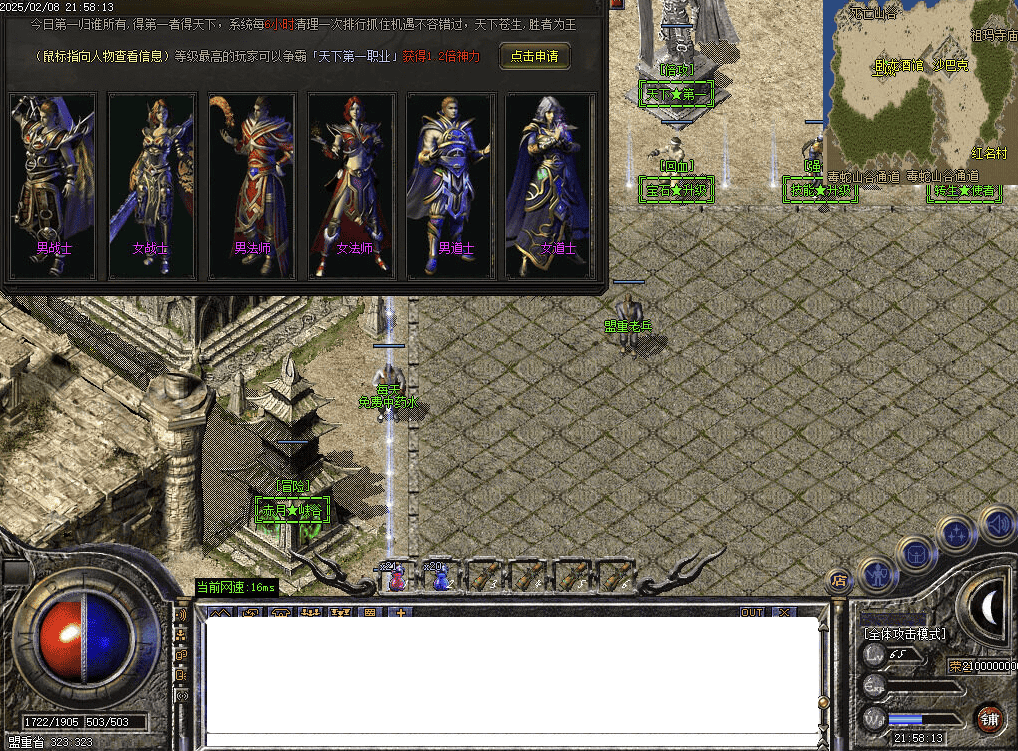The image size is (1018, 751).
Task: Open the skills sparkle icon
Action: (x=956, y=535)
